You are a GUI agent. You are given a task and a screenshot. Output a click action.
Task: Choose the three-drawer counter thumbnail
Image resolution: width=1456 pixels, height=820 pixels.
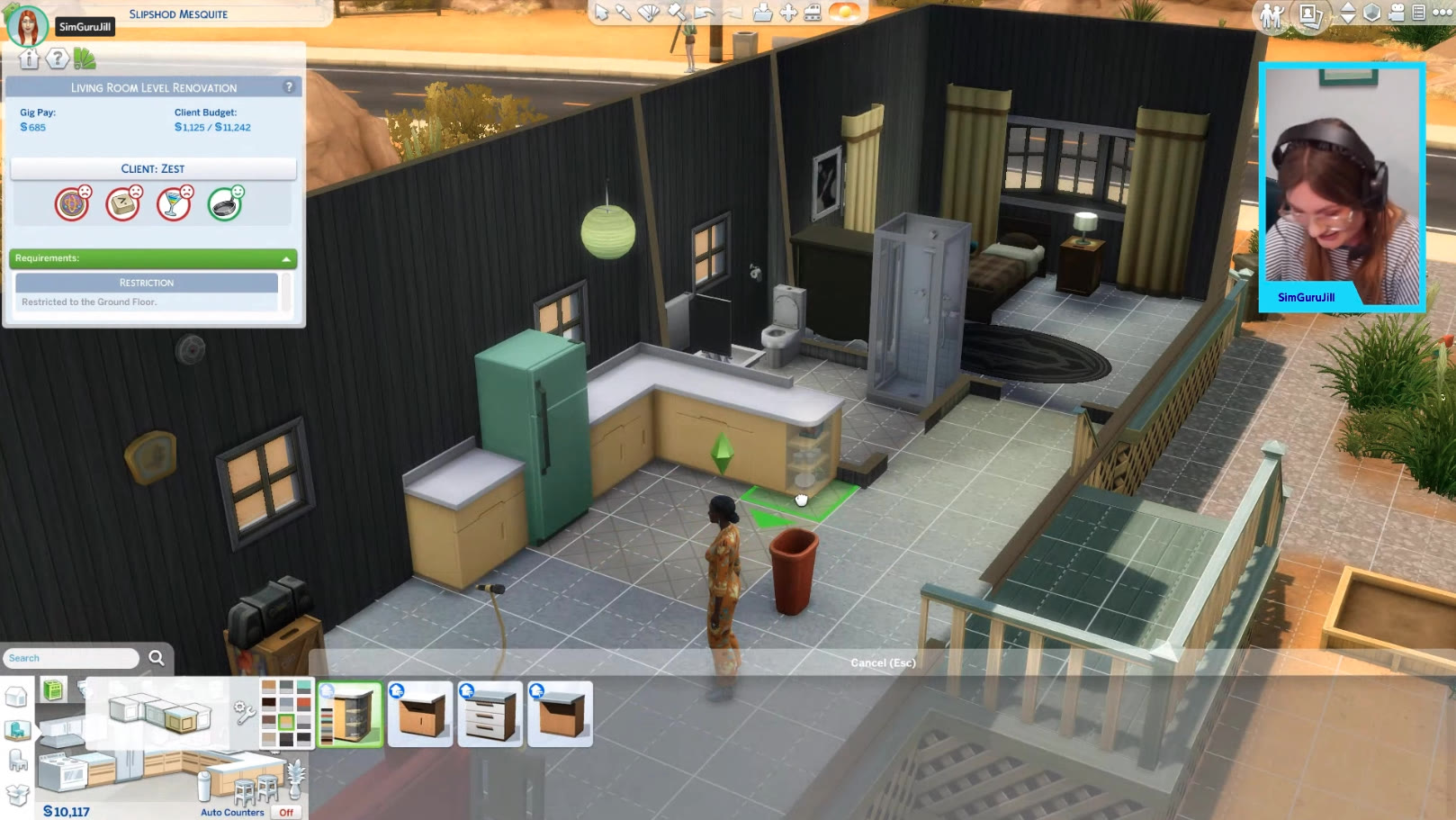tap(490, 715)
